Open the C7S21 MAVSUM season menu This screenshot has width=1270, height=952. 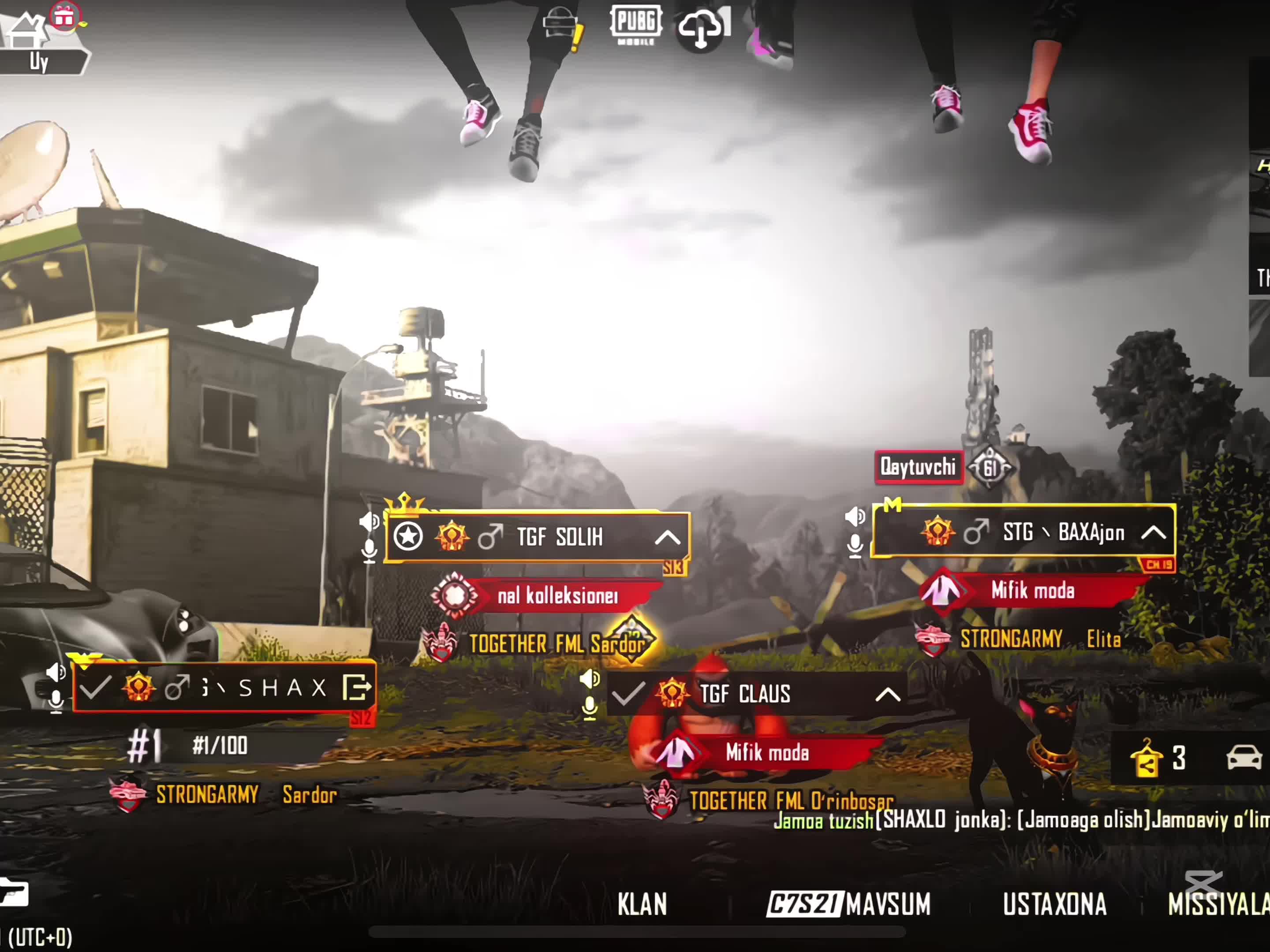[x=848, y=905]
